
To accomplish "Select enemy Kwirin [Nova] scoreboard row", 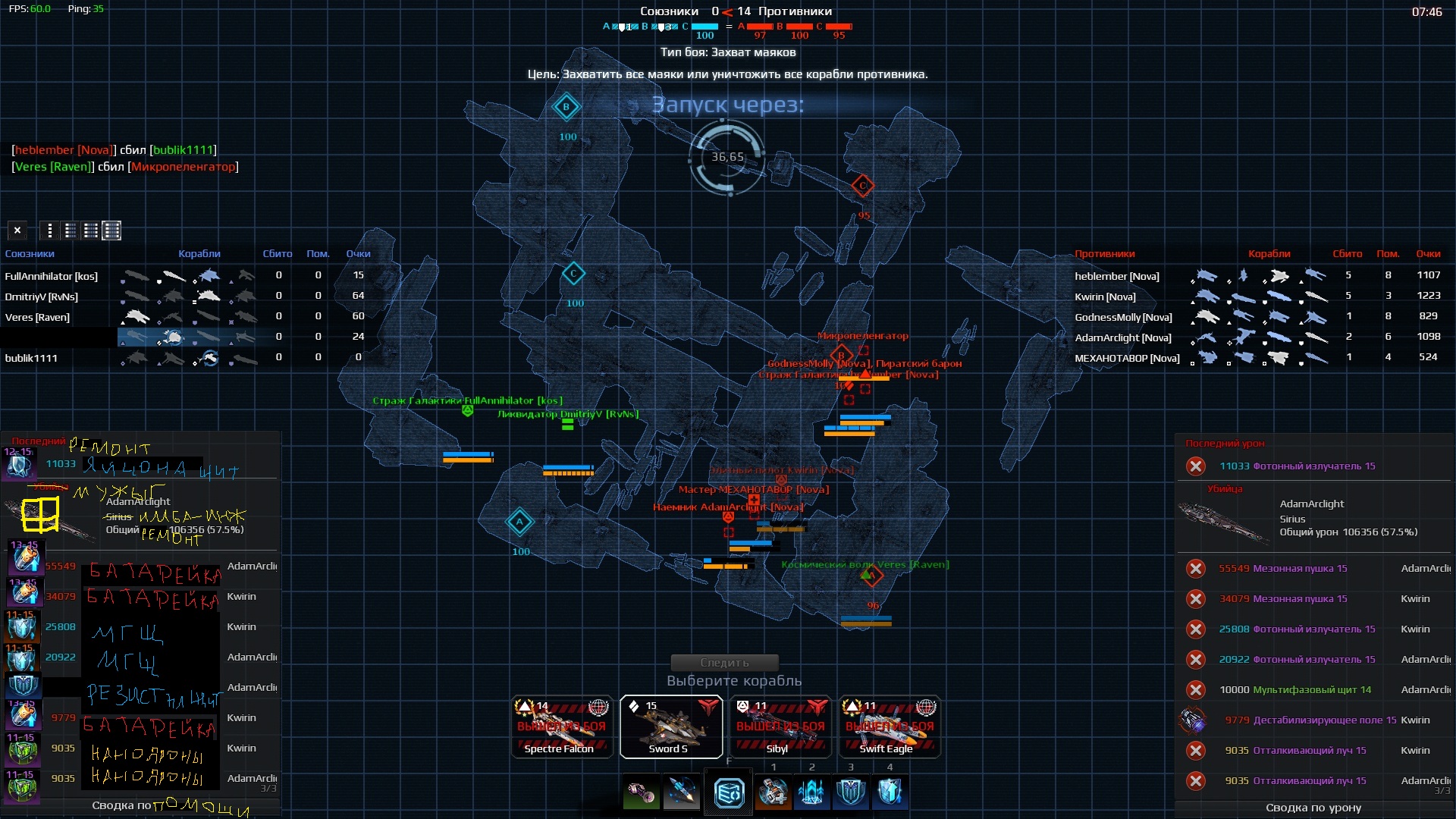I will point(1105,297).
